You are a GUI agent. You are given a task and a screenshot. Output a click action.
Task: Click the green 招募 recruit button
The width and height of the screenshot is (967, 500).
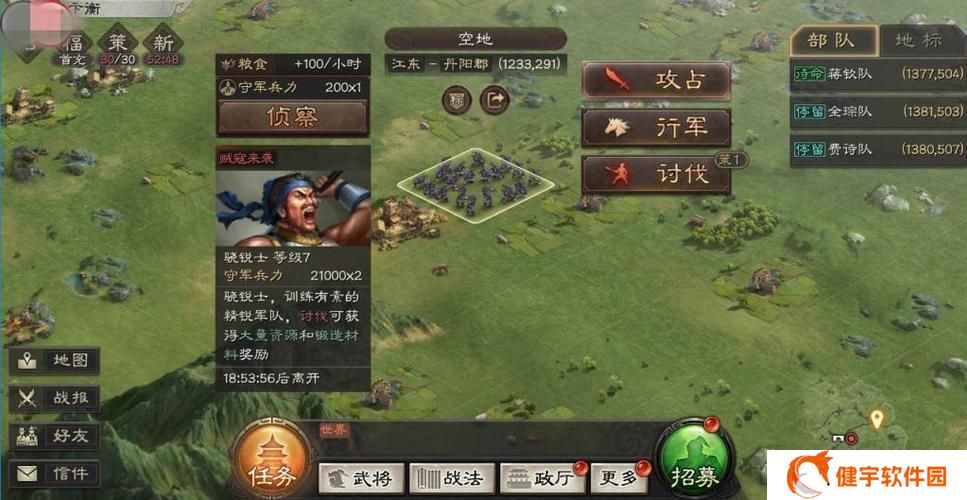click(694, 467)
